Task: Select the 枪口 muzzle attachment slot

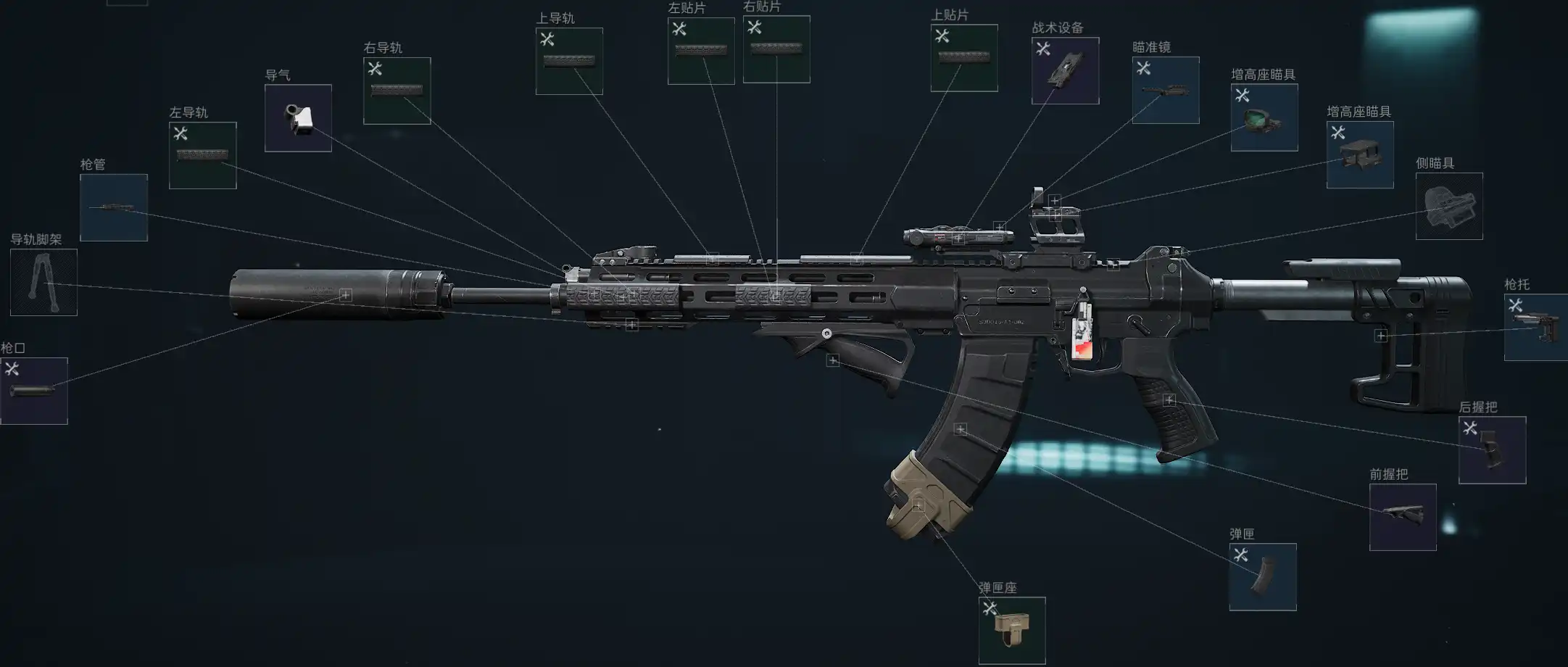Action: [34, 391]
